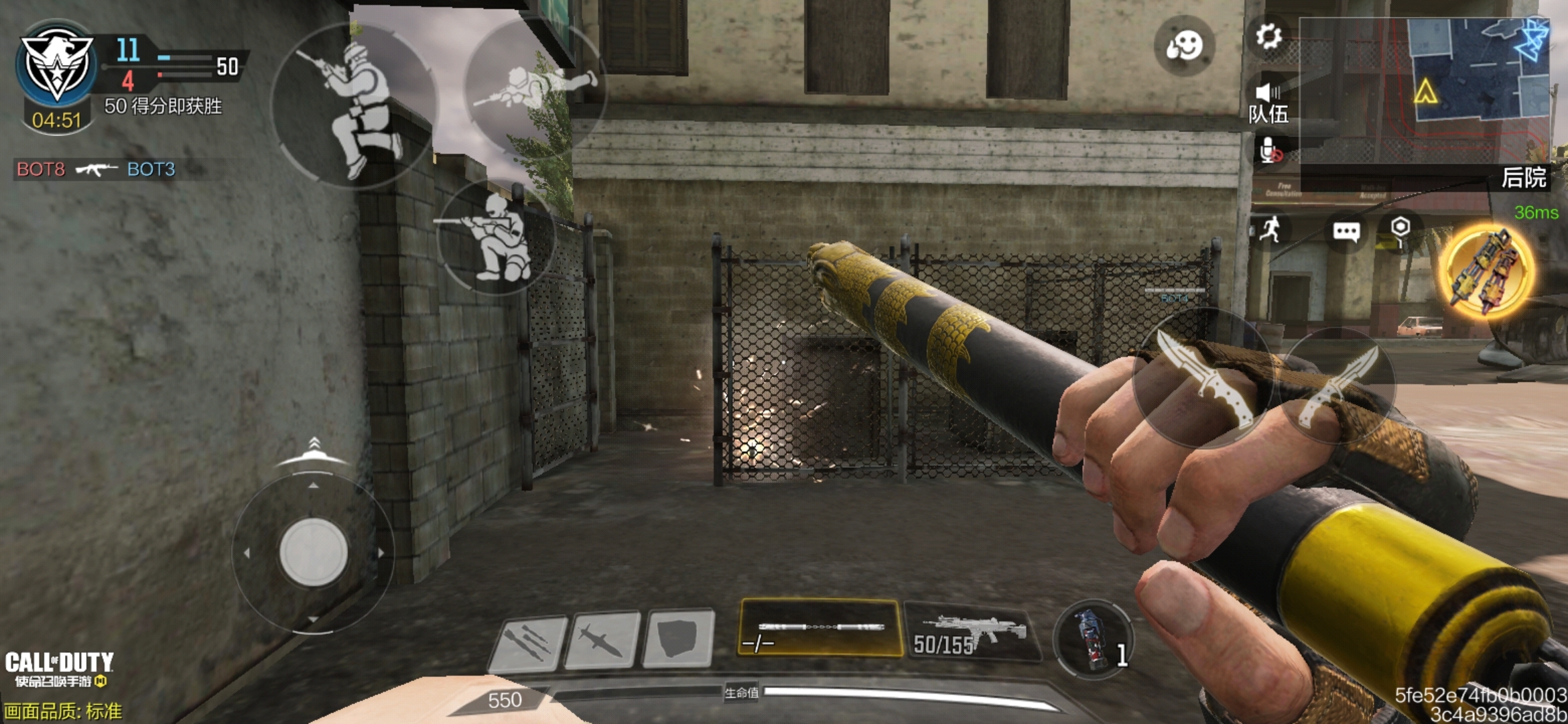The width and height of the screenshot is (1568, 724).
Task: Toggle the team voice speaker
Action: tap(1268, 93)
